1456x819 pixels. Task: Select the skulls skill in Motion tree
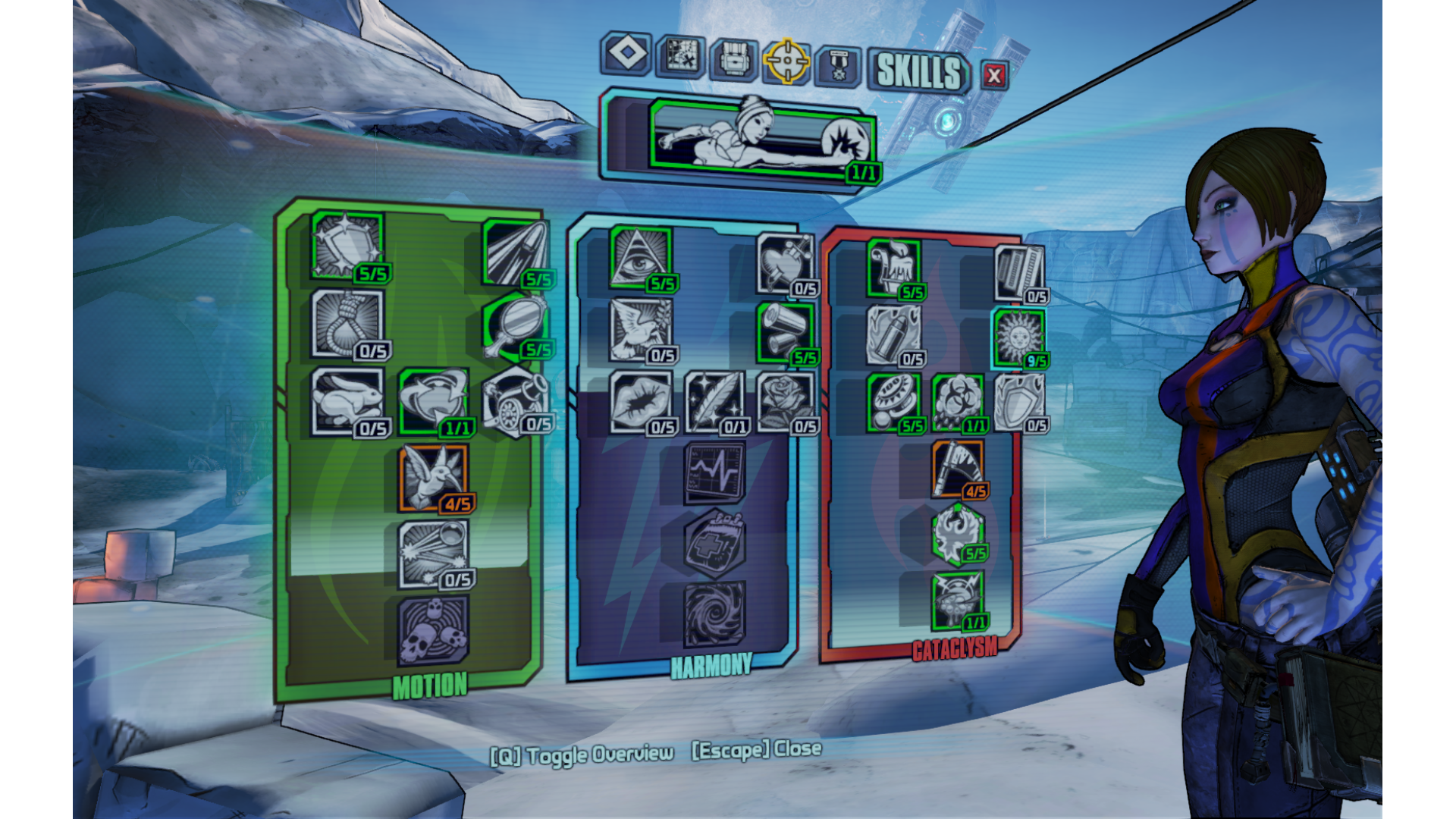433,630
